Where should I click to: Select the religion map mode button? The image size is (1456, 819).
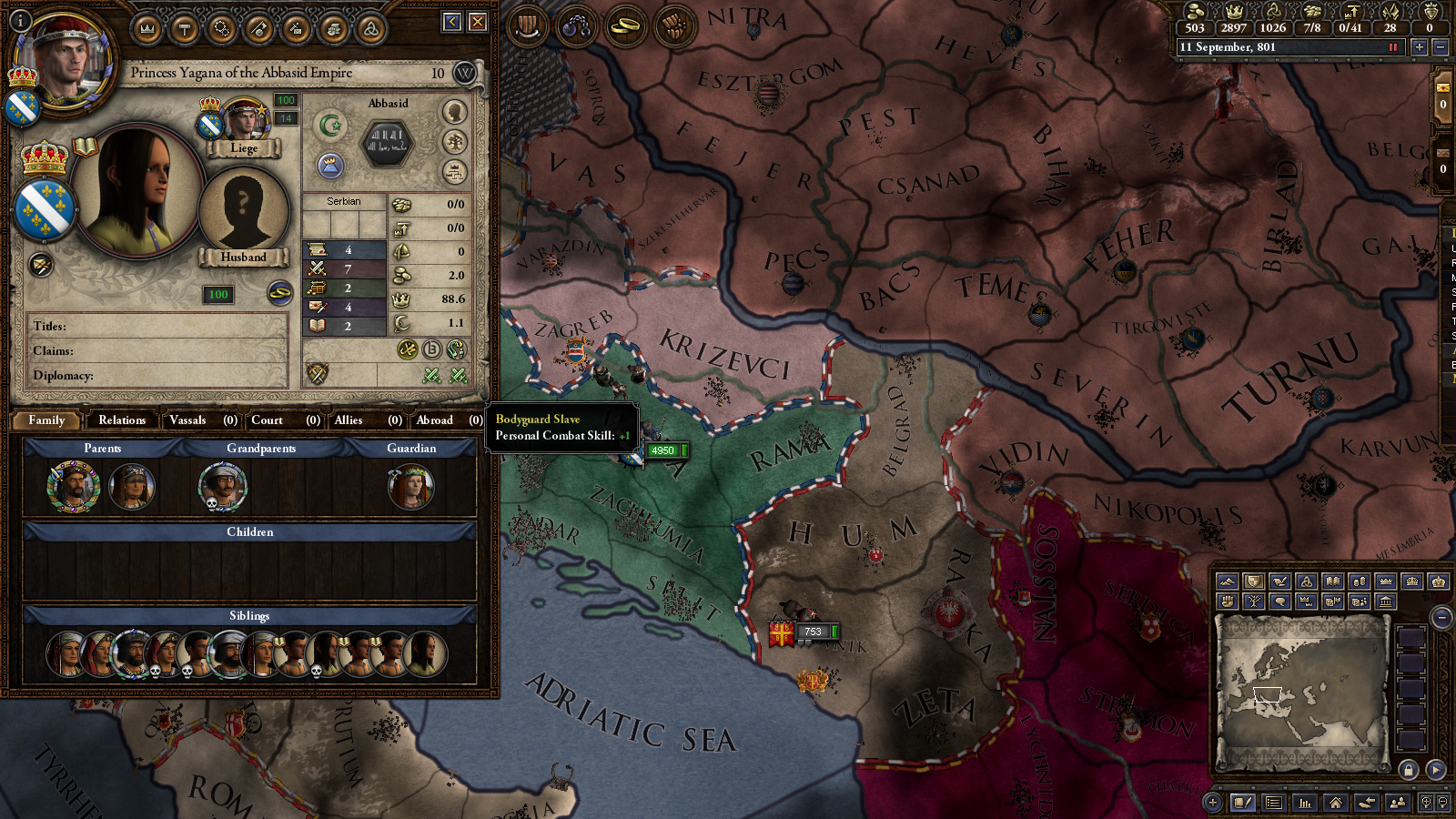[1307, 581]
